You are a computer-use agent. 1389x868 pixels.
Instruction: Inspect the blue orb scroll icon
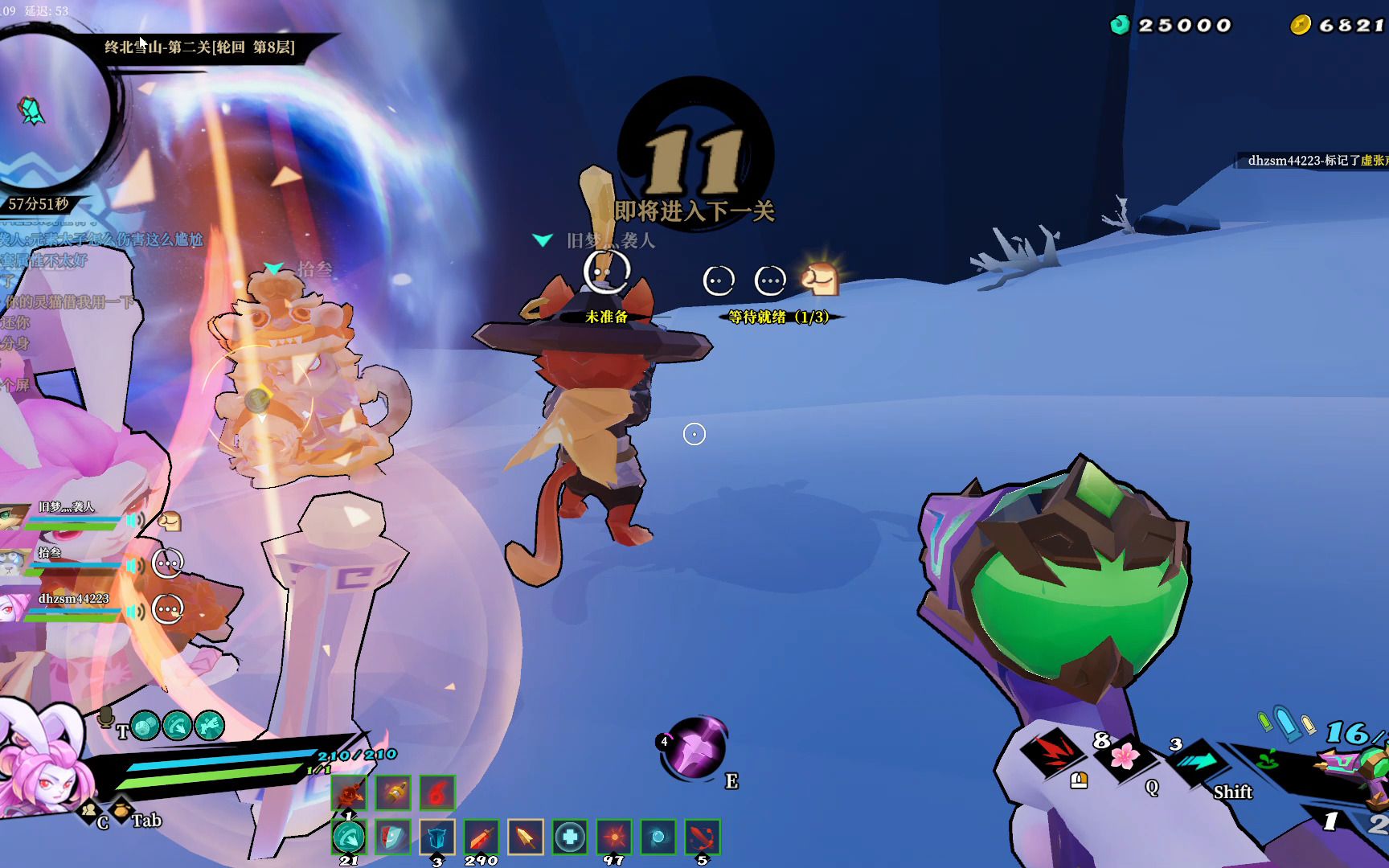pos(658,837)
